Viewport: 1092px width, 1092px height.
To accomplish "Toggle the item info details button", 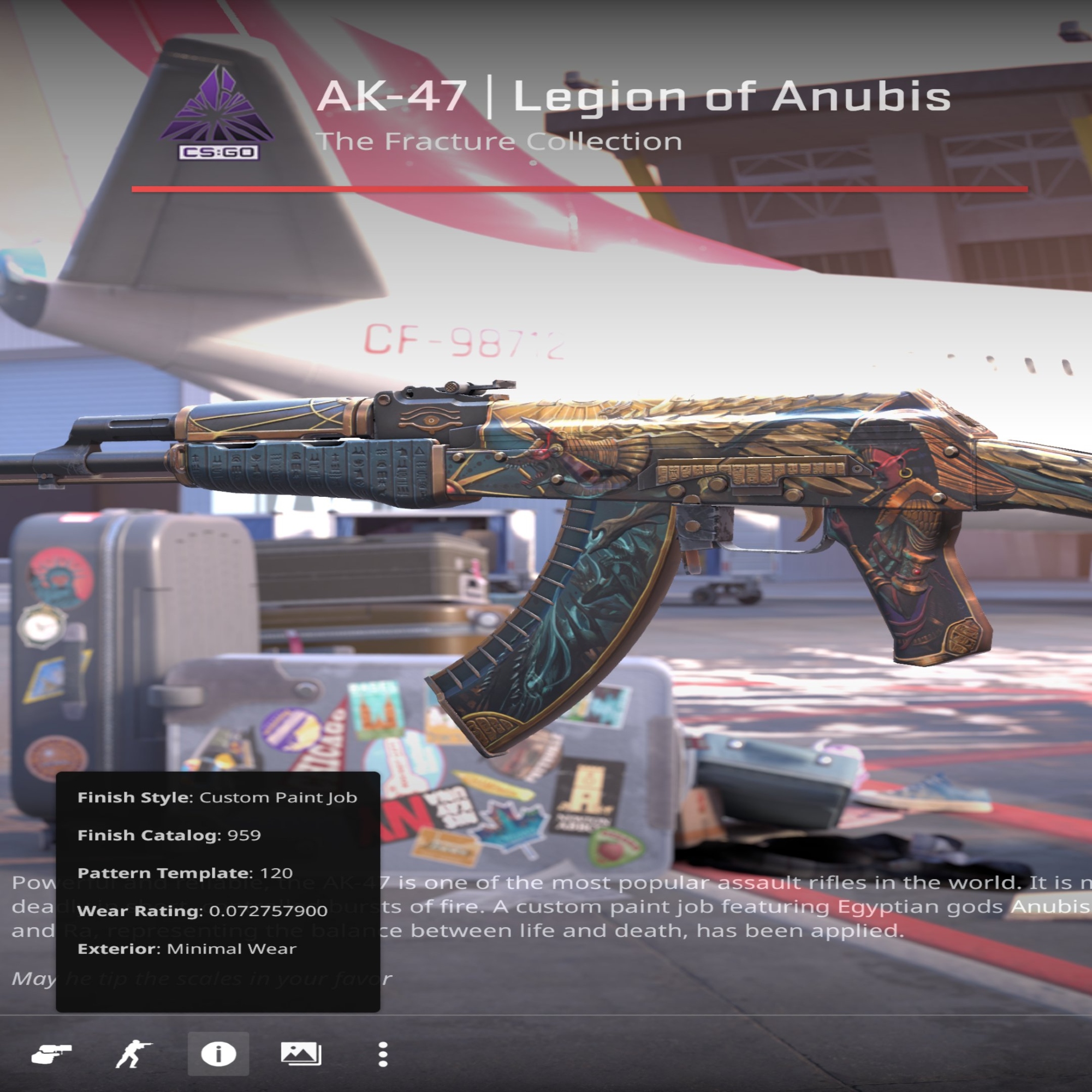I will (x=218, y=1054).
